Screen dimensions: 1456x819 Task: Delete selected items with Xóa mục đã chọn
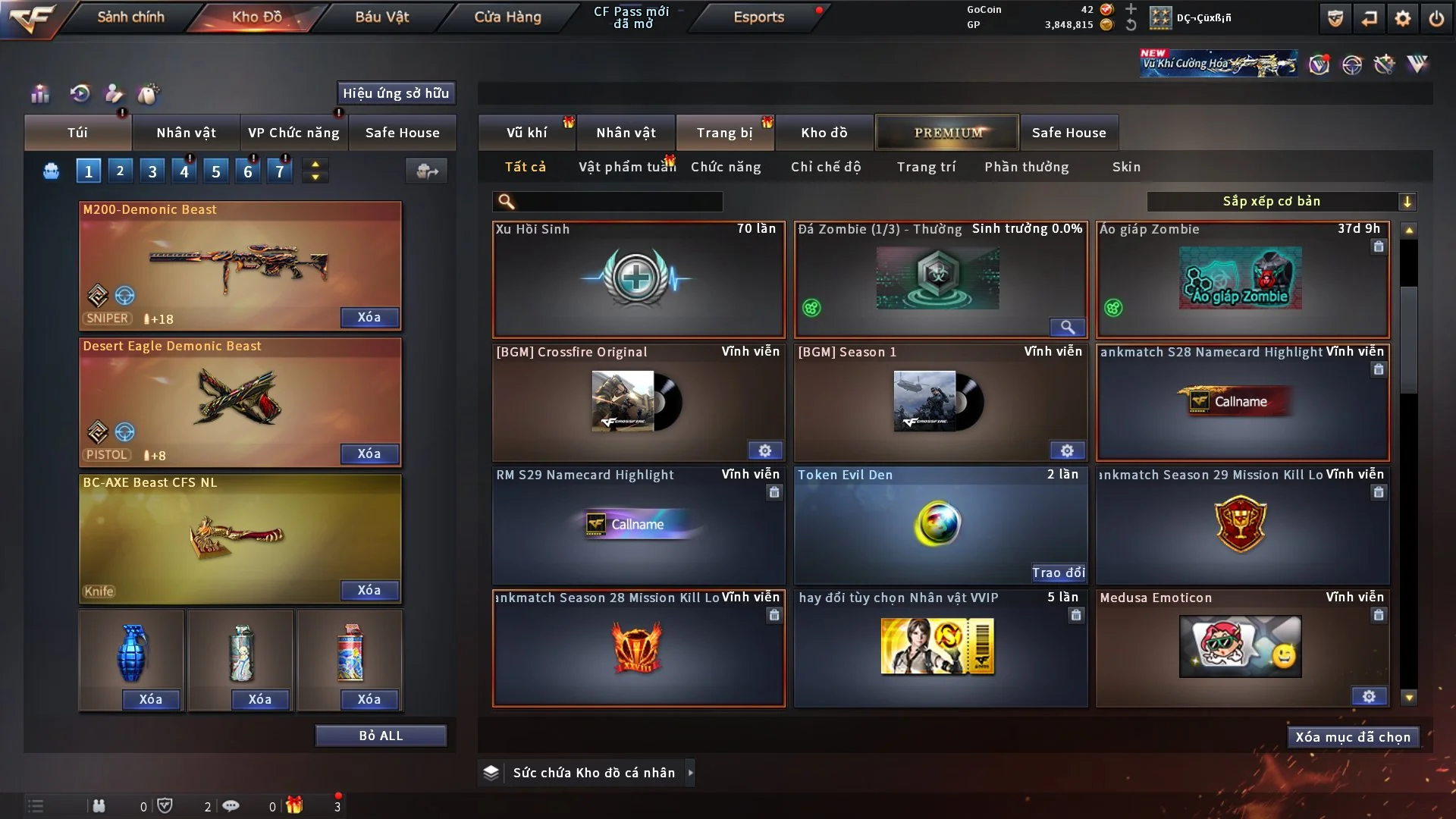click(x=1353, y=737)
